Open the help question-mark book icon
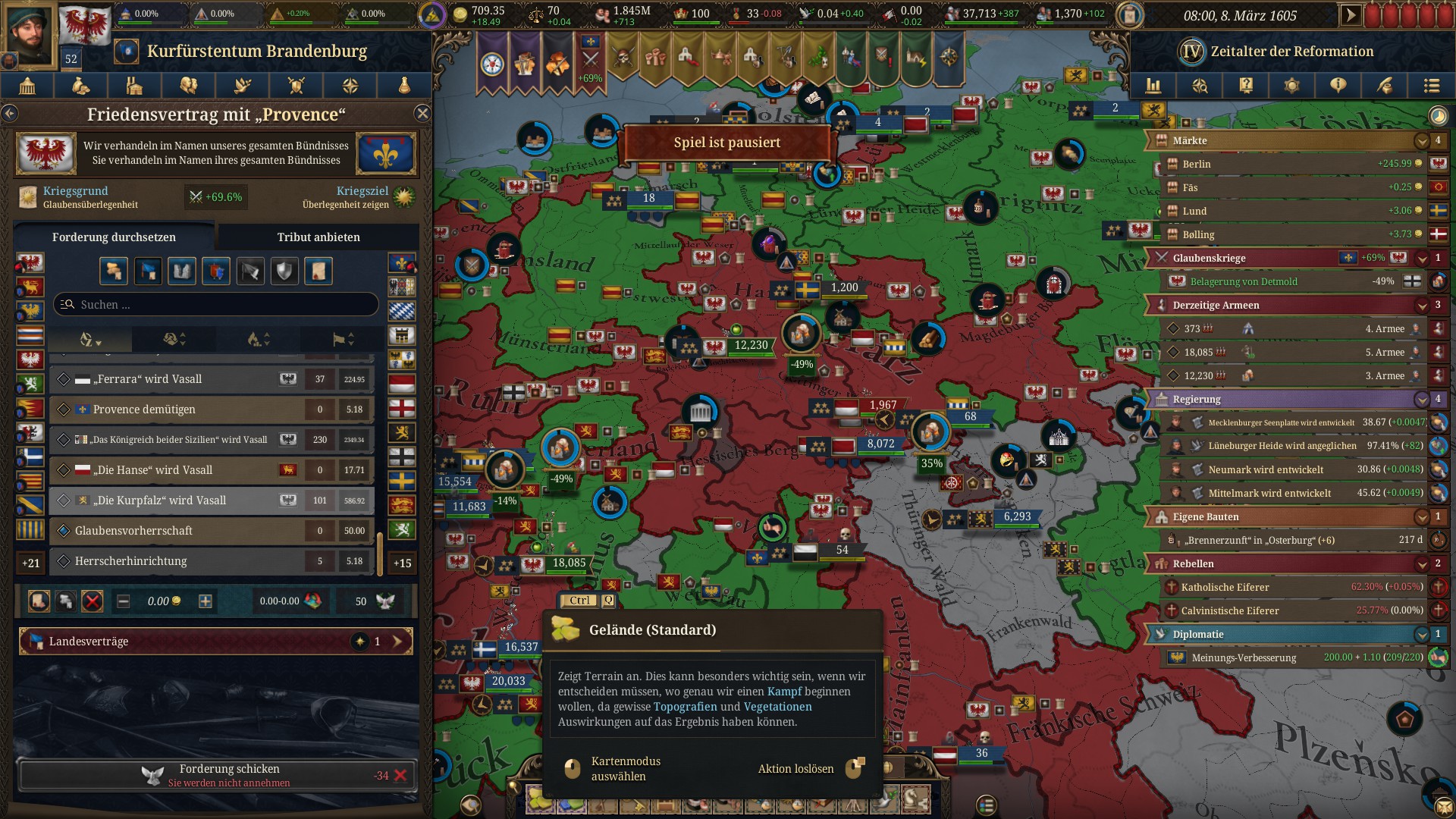 pos(1245,86)
